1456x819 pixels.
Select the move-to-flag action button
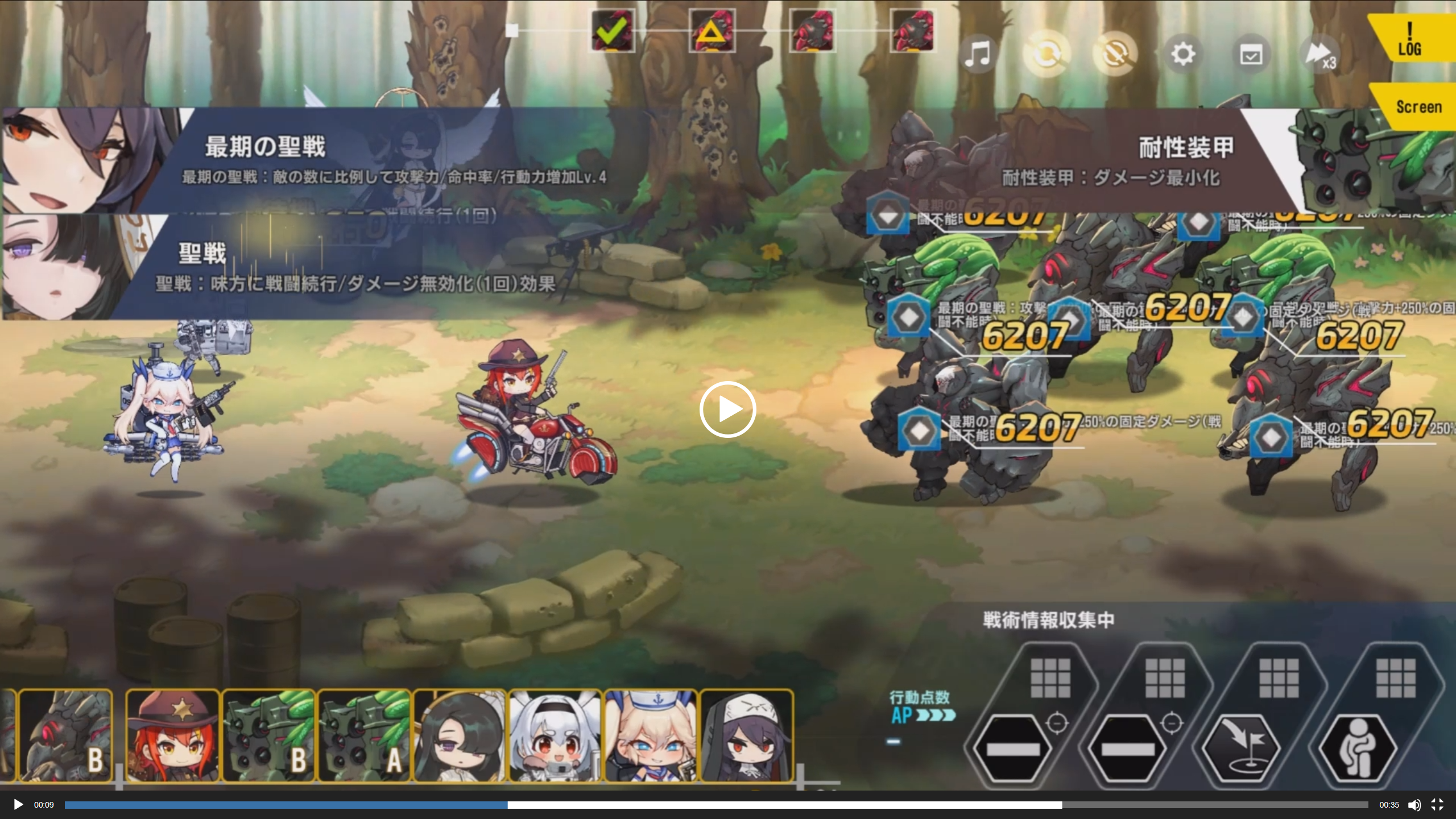coord(1244,748)
